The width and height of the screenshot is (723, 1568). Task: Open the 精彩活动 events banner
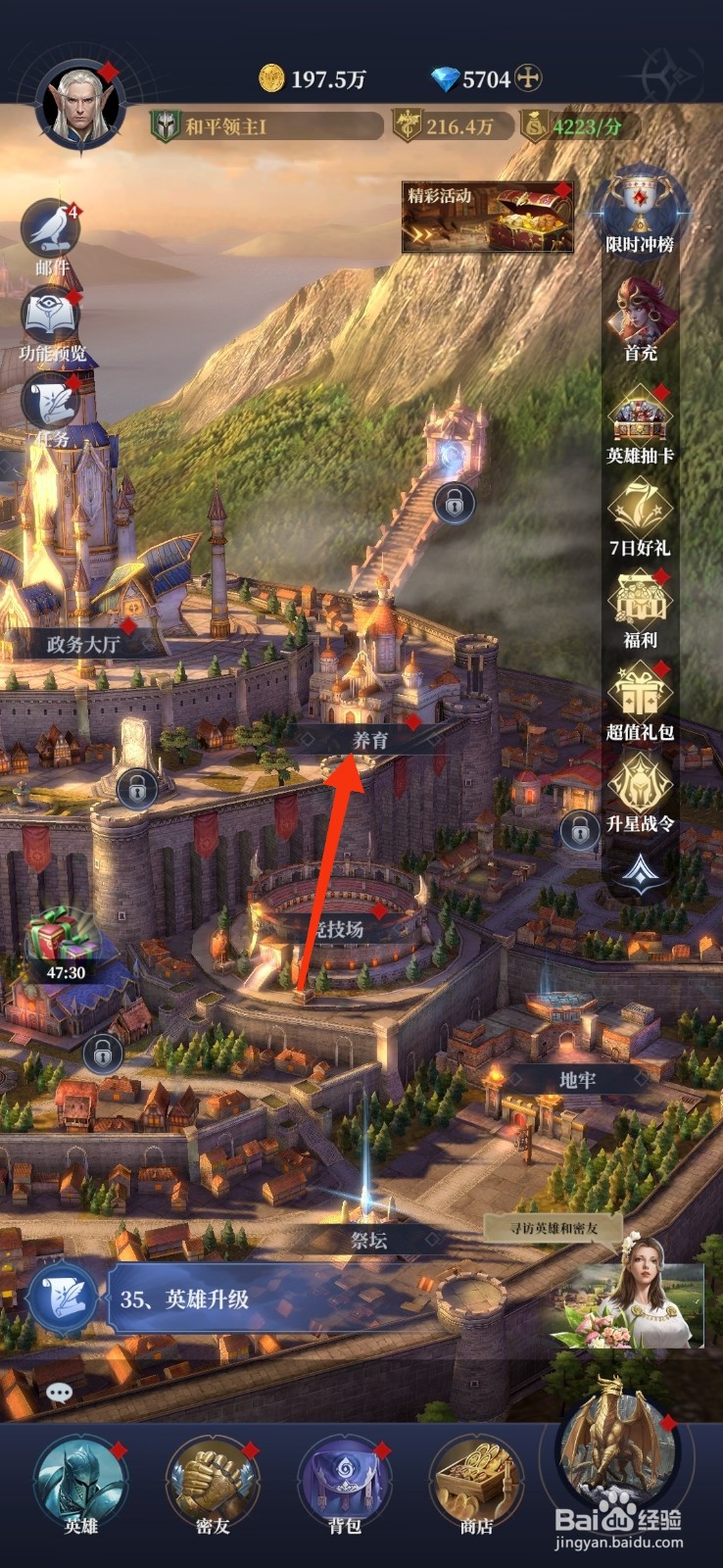[x=487, y=217]
